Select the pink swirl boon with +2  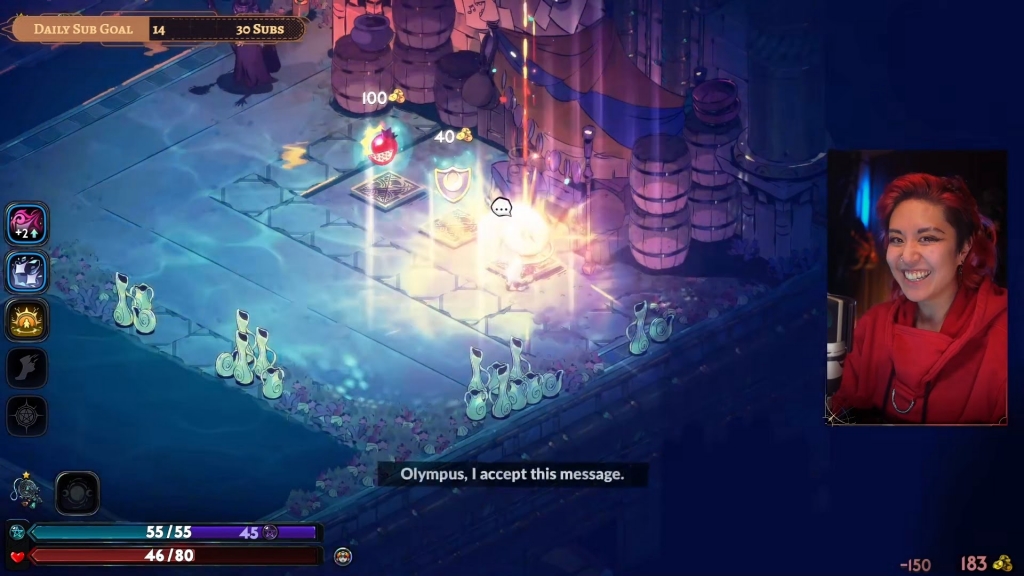click(x=27, y=224)
